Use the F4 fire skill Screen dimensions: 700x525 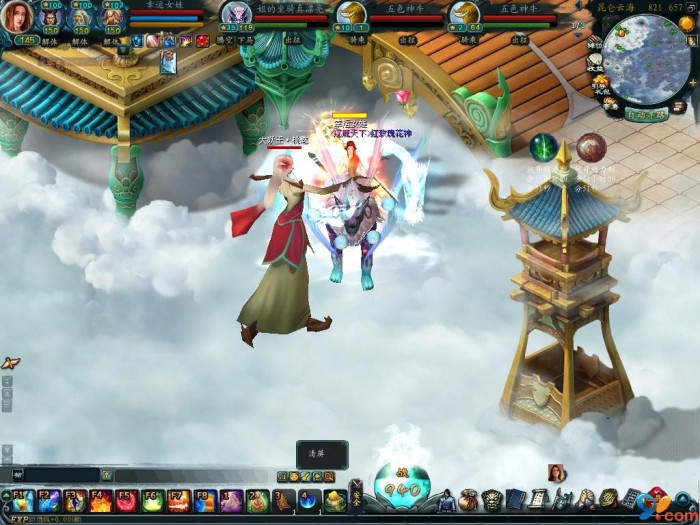(x=100, y=500)
